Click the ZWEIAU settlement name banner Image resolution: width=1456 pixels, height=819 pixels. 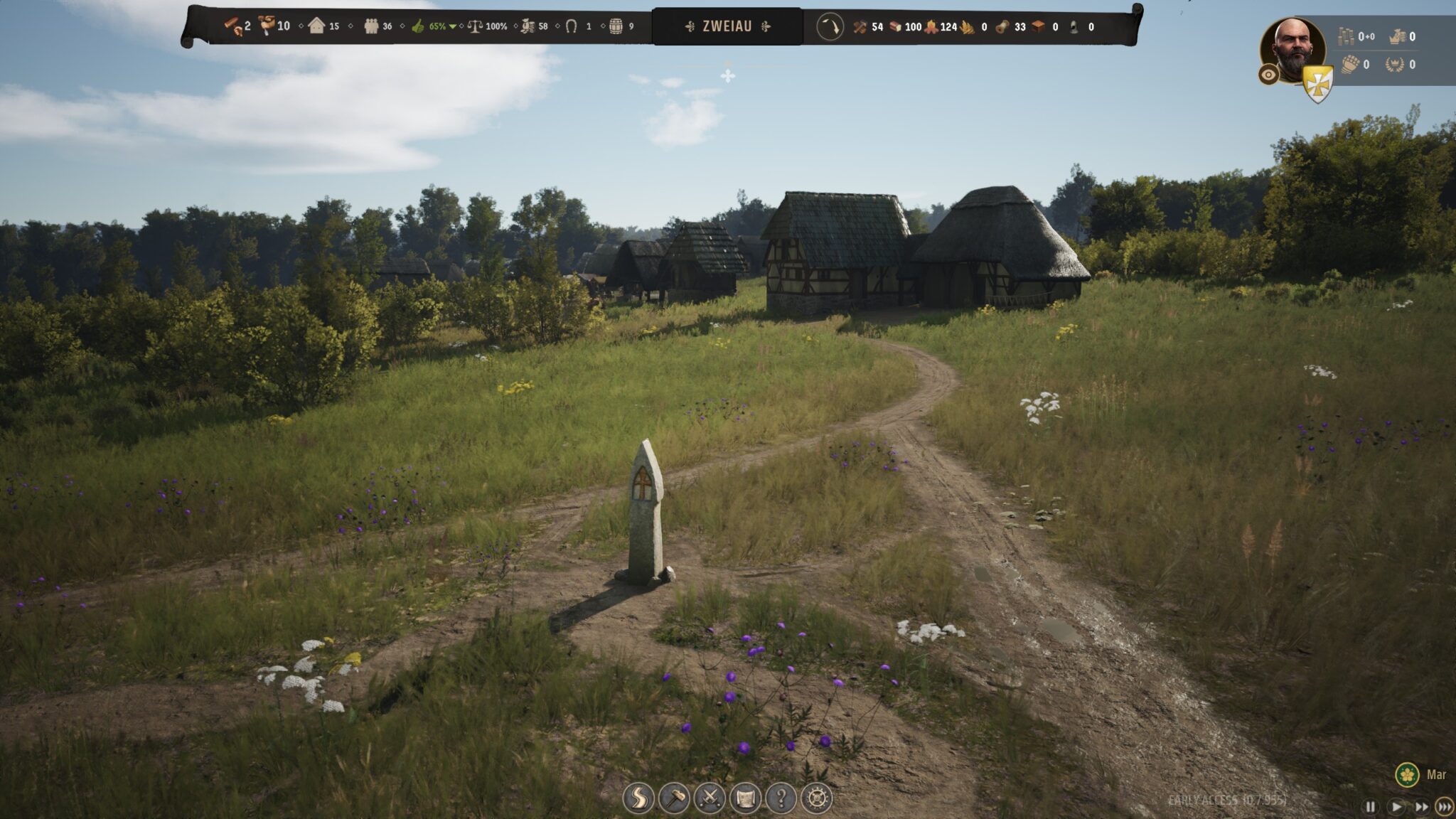(x=727, y=26)
